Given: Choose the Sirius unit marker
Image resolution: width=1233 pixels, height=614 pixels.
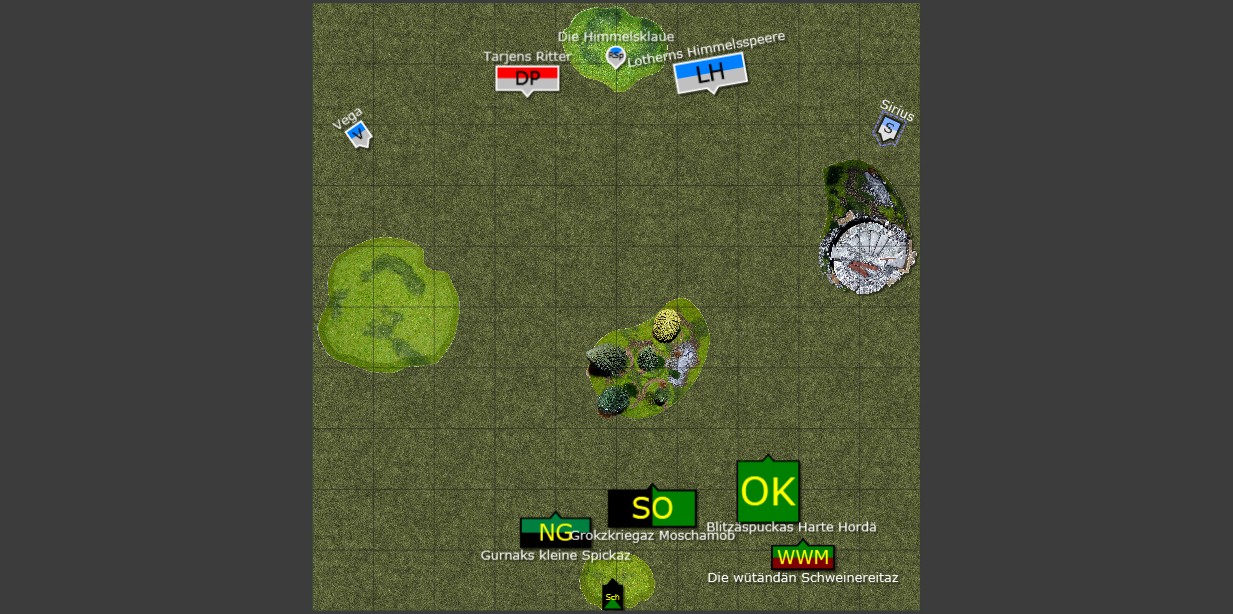Looking at the screenshot, I should pyautogui.click(x=887, y=128).
